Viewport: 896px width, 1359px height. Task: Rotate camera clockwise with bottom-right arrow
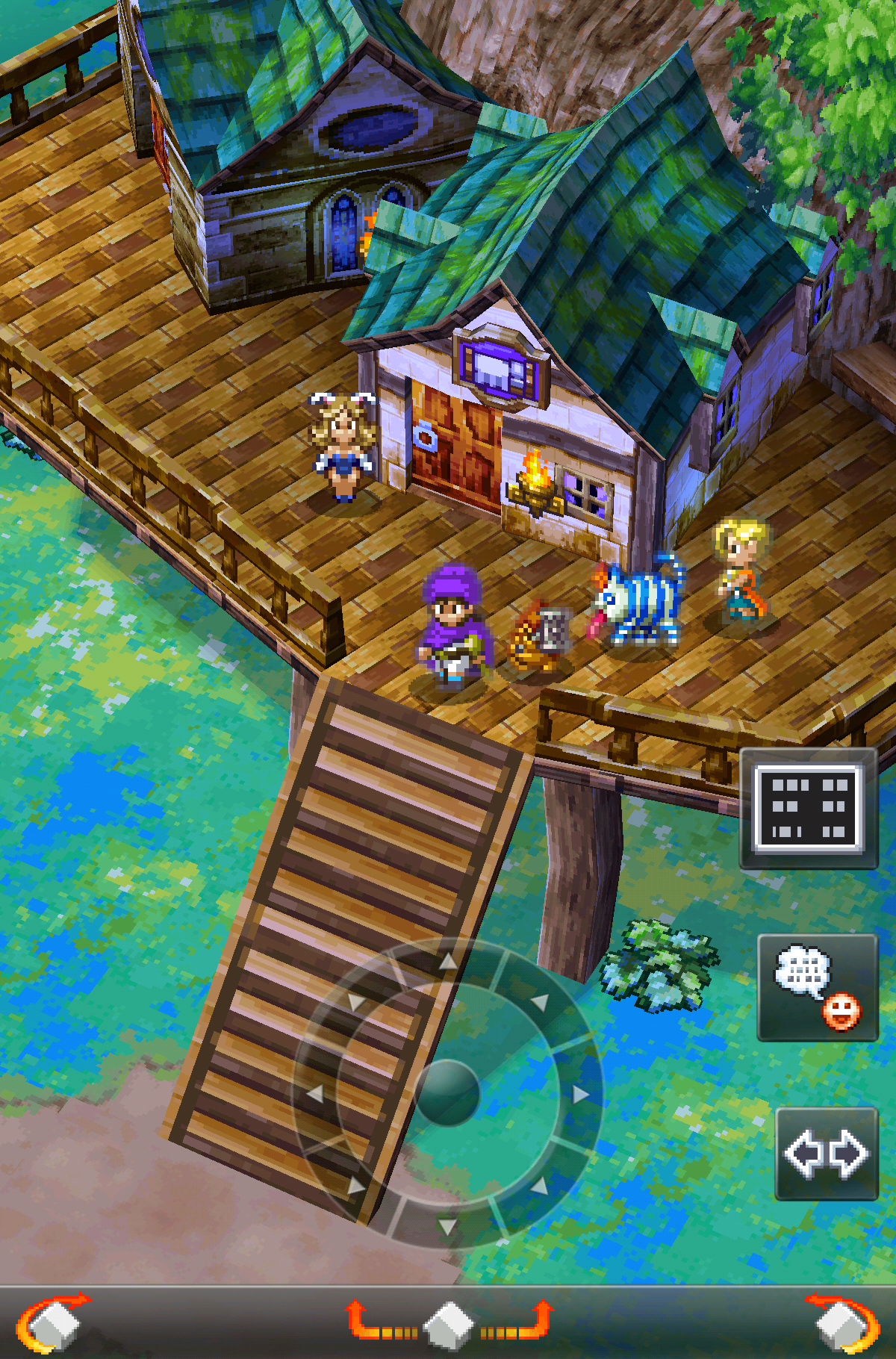pos(844,1322)
